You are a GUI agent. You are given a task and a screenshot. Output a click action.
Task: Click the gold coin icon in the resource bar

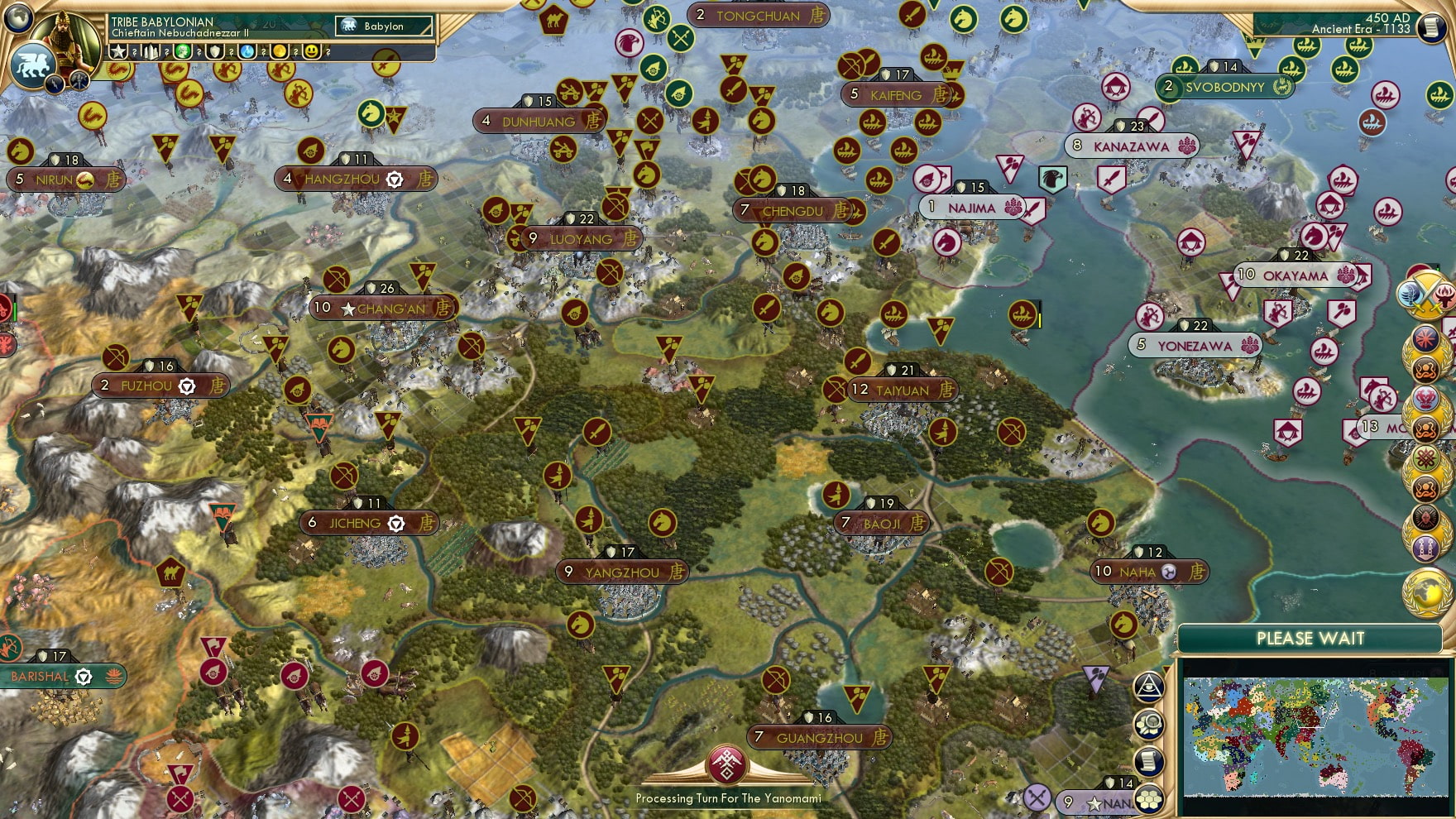[x=279, y=52]
